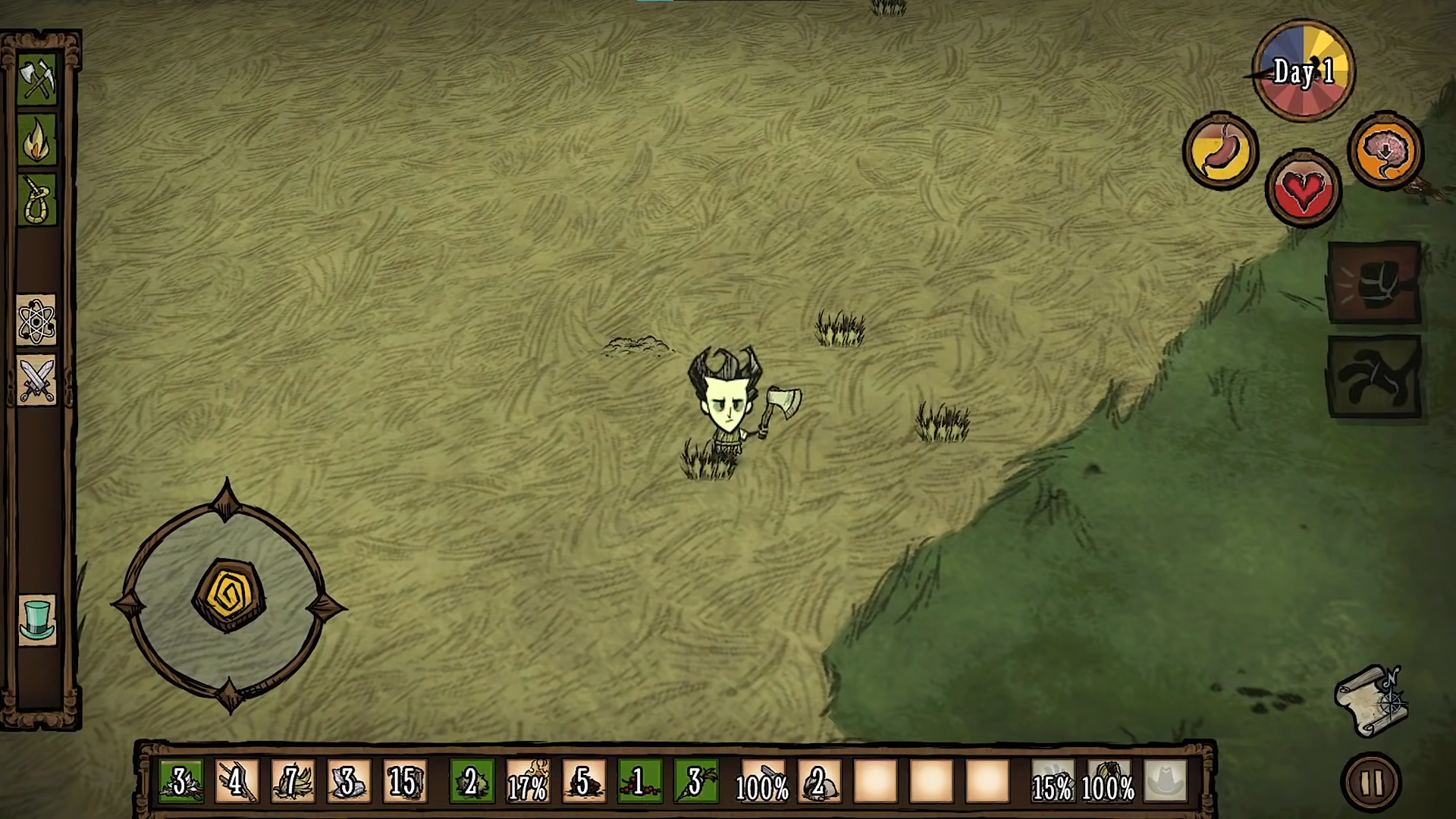The height and width of the screenshot is (819, 1456).
Task: Select the stack of 15 logs
Action: [x=405, y=782]
